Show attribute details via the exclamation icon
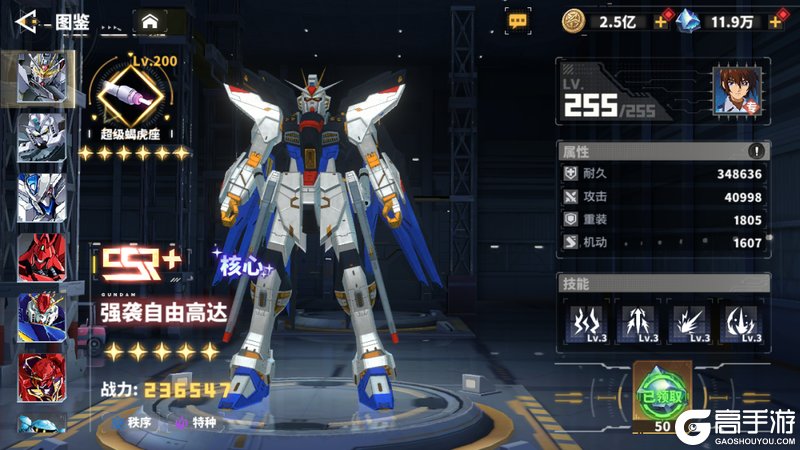 point(757,151)
